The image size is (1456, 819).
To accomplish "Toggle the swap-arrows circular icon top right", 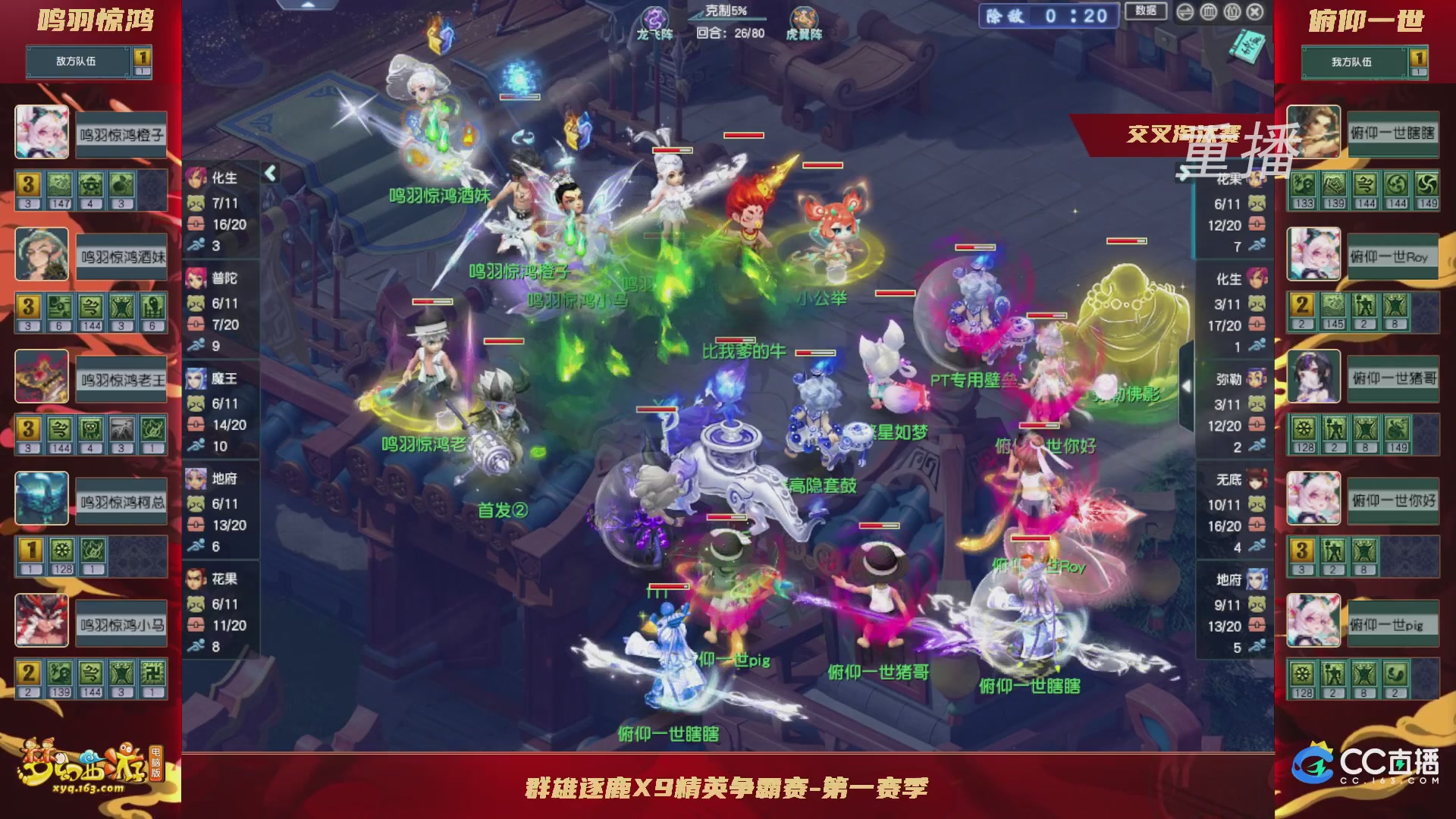I will click(x=1185, y=12).
